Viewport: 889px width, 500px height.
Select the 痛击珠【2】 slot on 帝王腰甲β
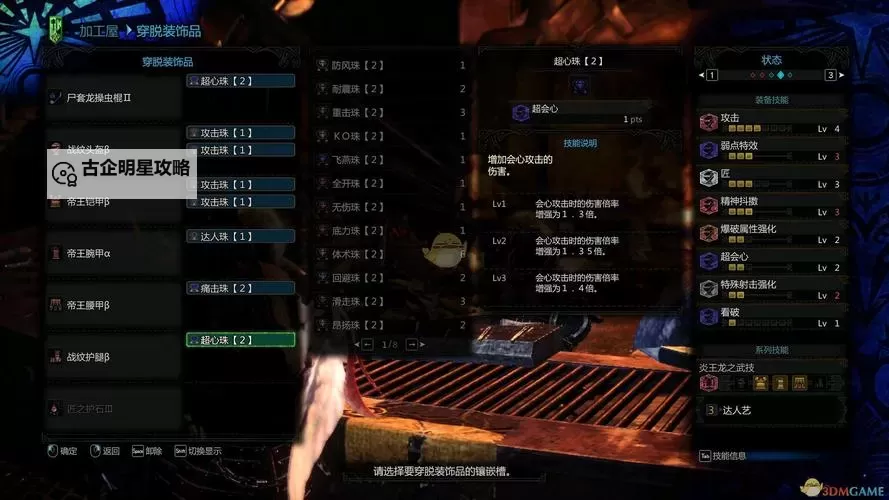pos(240,288)
